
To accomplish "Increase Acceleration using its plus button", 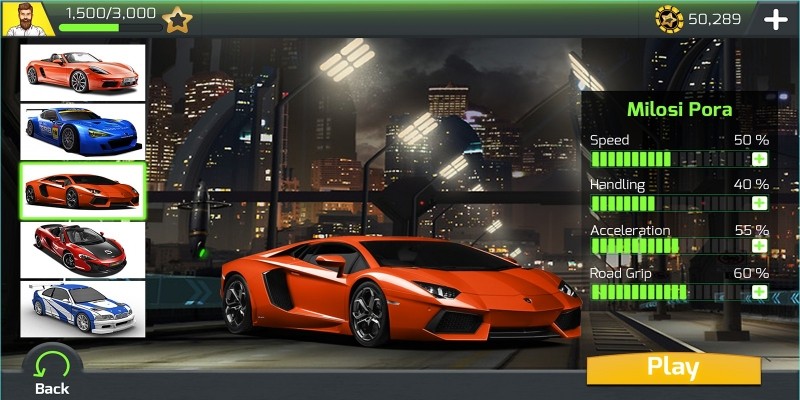I will pyautogui.click(x=759, y=246).
